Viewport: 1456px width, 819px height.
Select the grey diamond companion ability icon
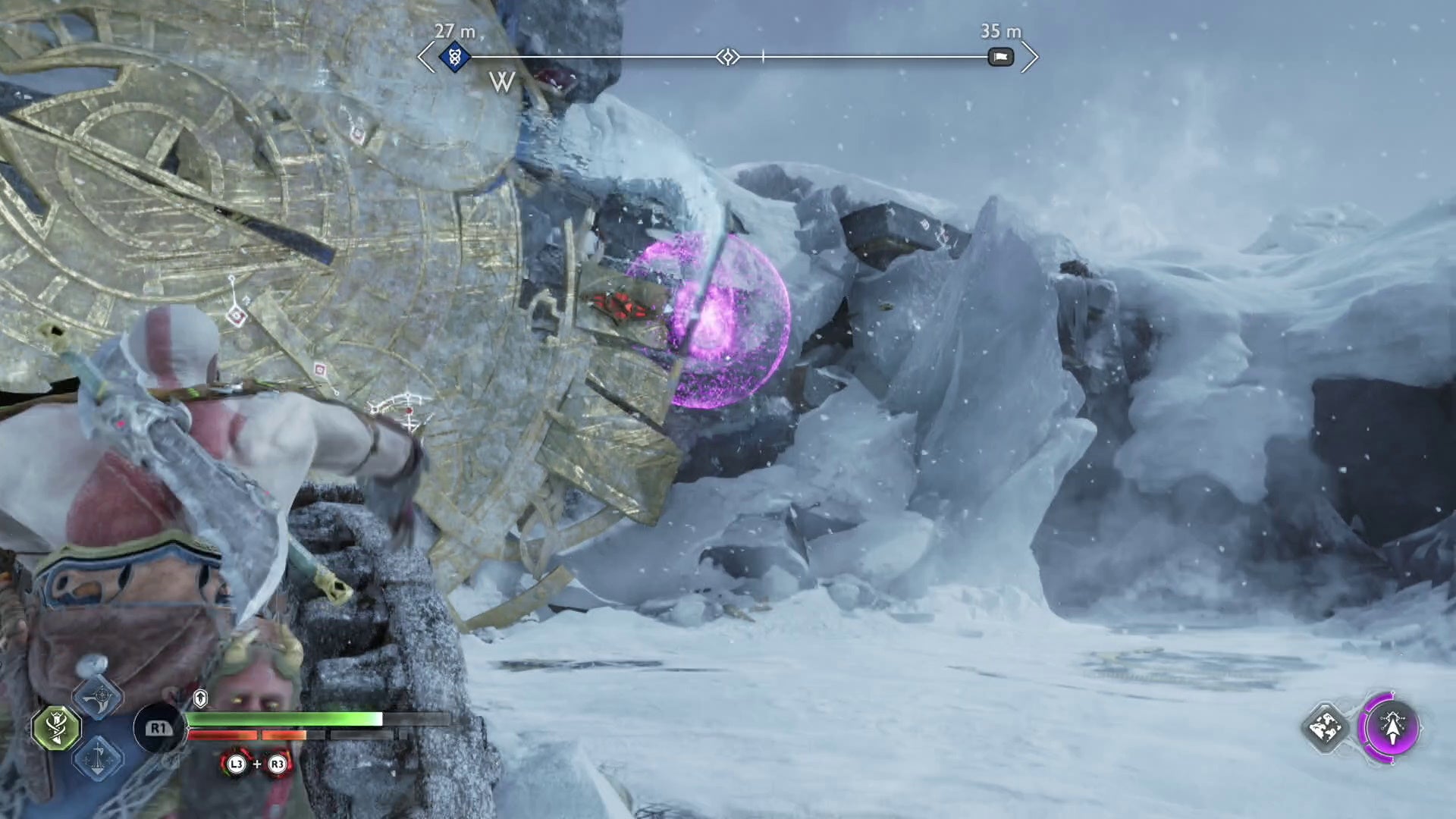[1326, 728]
